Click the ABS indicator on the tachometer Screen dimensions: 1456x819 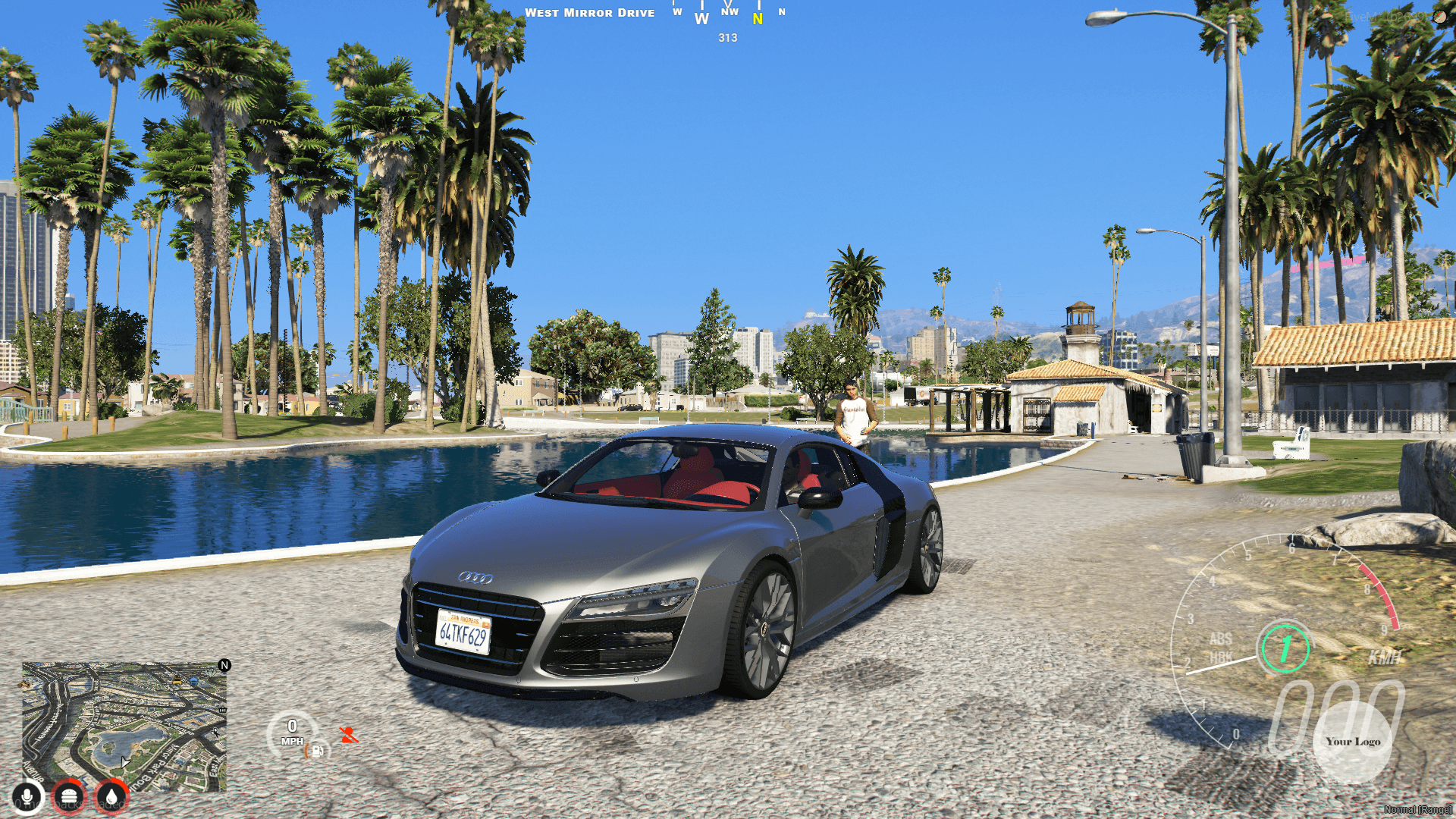(1221, 639)
